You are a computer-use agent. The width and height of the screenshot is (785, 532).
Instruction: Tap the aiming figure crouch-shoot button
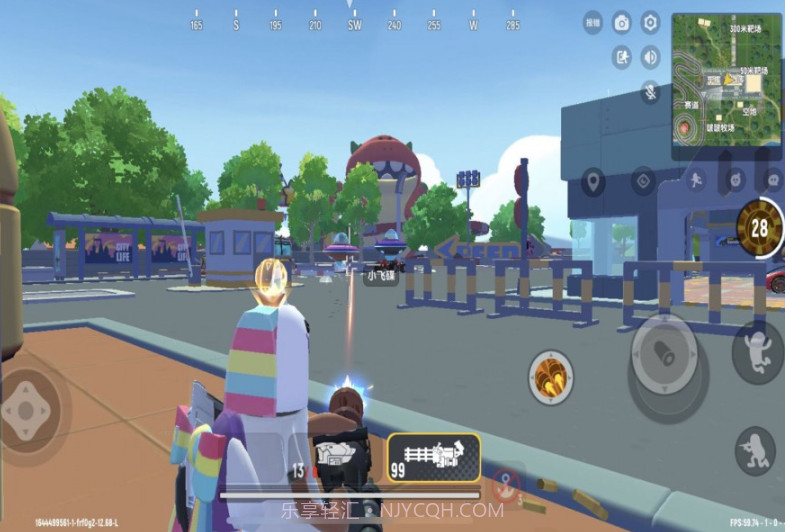(x=755, y=450)
